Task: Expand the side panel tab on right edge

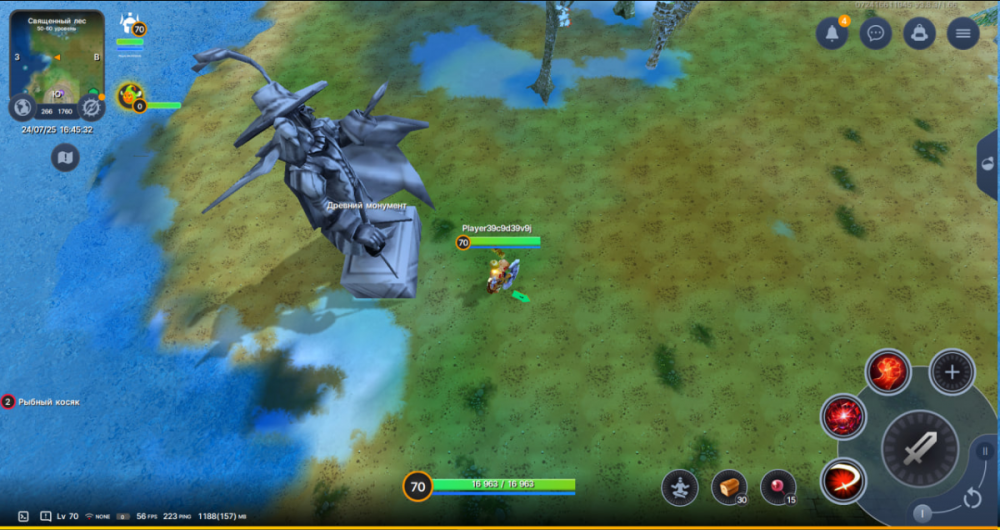Action: (x=988, y=165)
